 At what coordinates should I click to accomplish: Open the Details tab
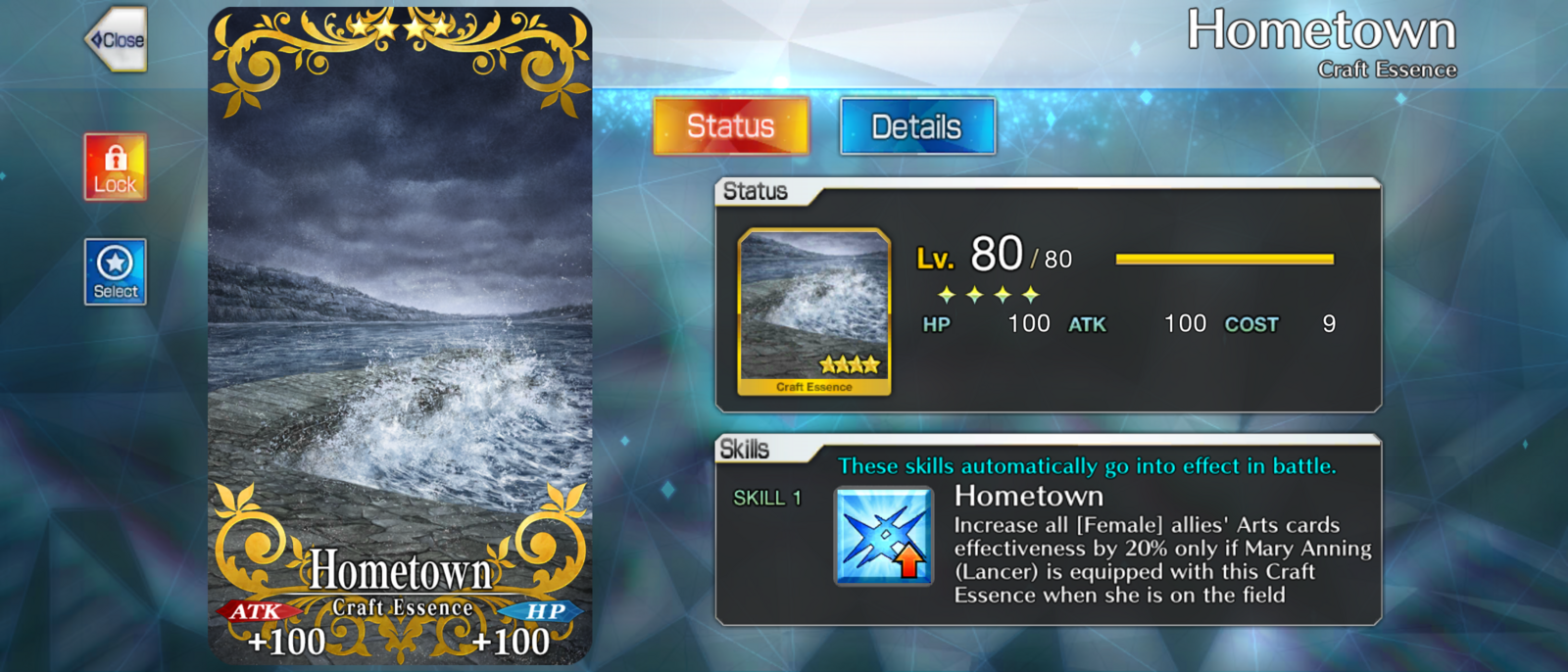[917, 126]
